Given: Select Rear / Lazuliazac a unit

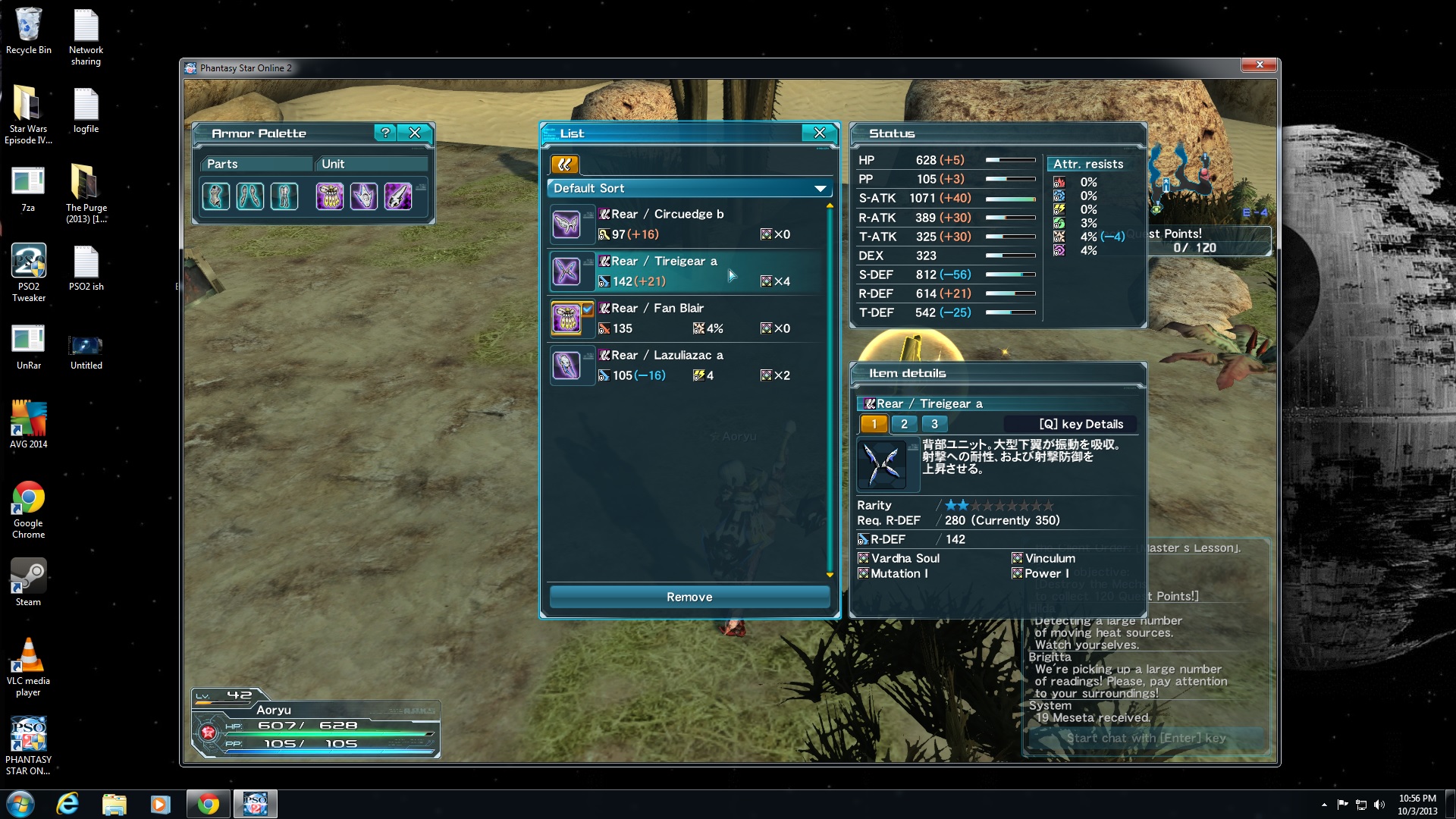Looking at the screenshot, I should tap(689, 366).
